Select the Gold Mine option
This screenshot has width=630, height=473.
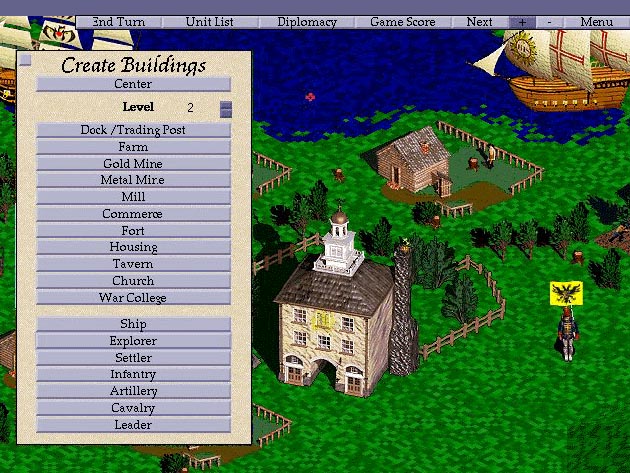pyautogui.click(x=134, y=164)
